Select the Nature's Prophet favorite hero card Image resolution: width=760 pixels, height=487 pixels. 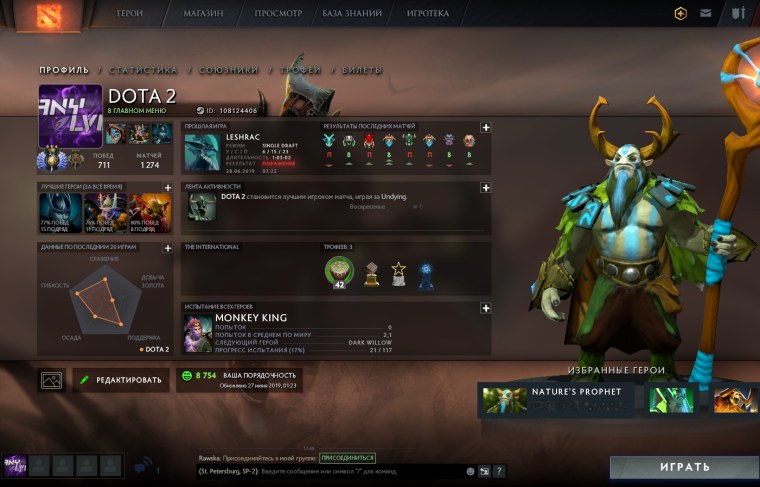tap(558, 399)
